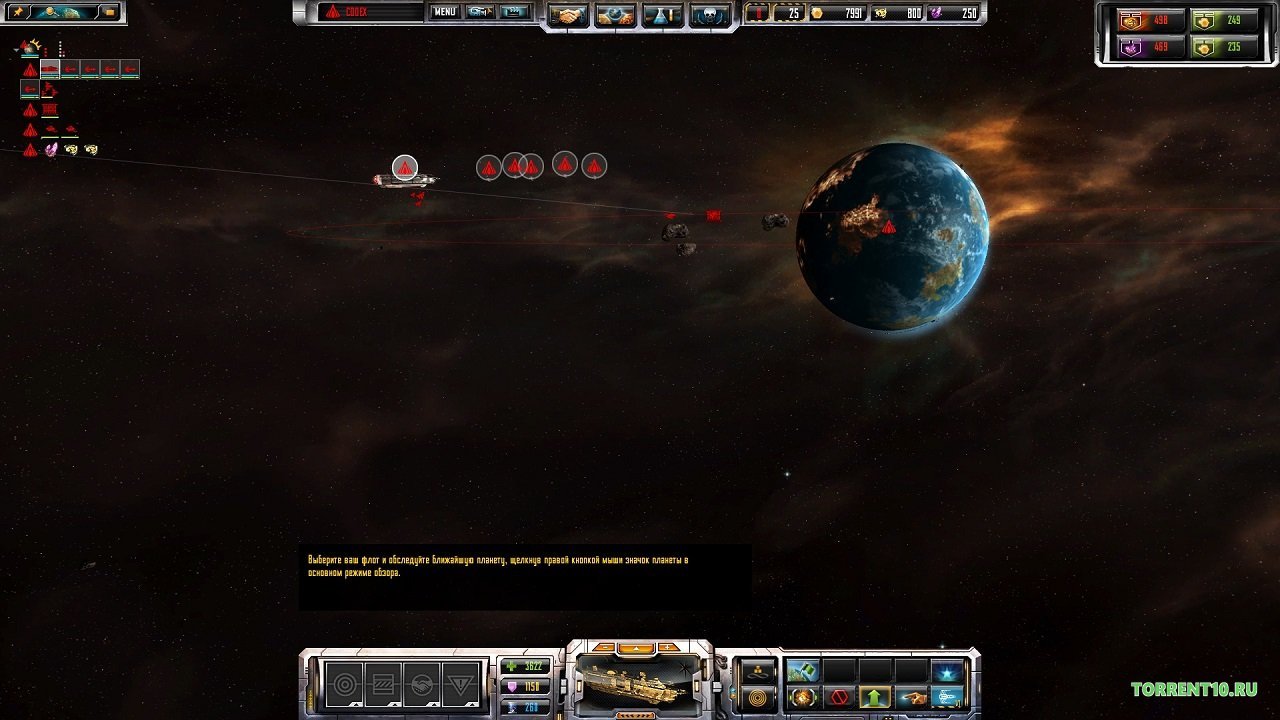Activate the Self-Destruct explosion ability icon
The width and height of the screenshot is (1280, 720).
pyautogui.click(x=803, y=697)
